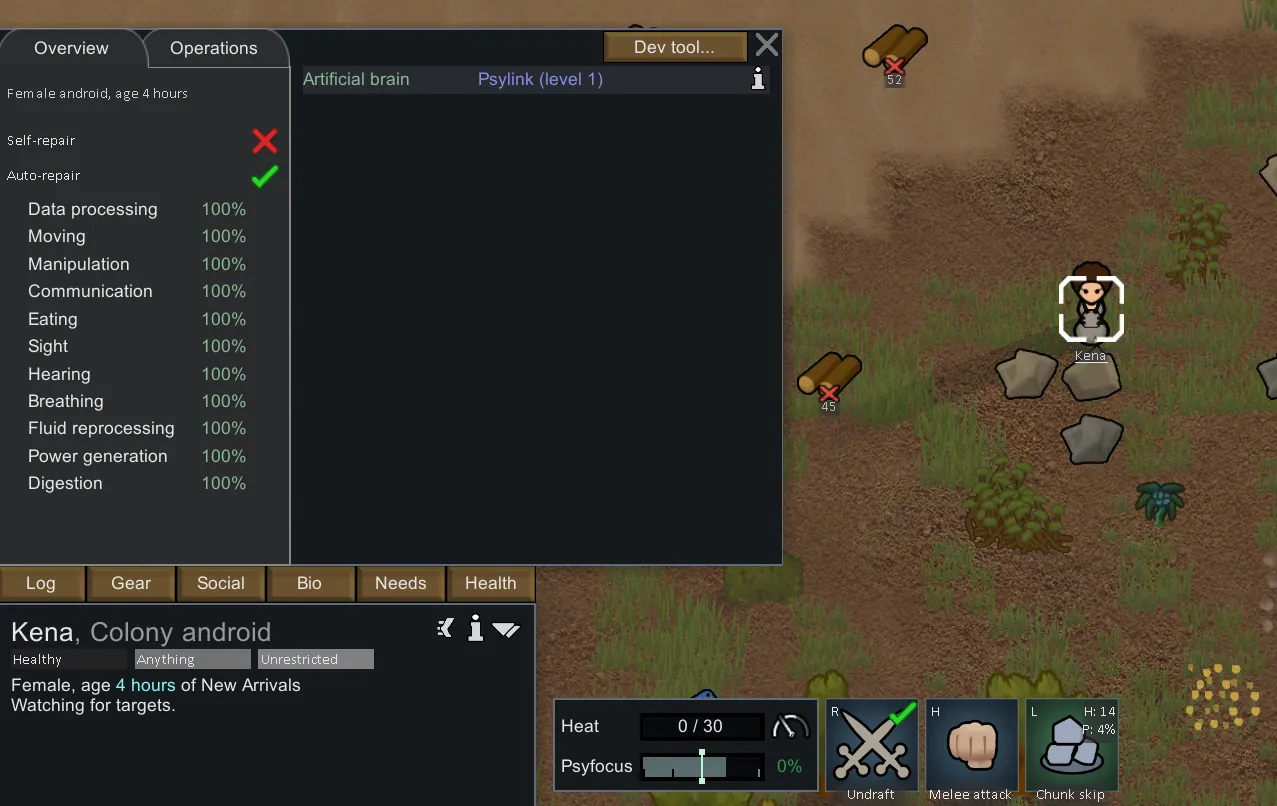Select the Health tab

[x=490, y=583]
